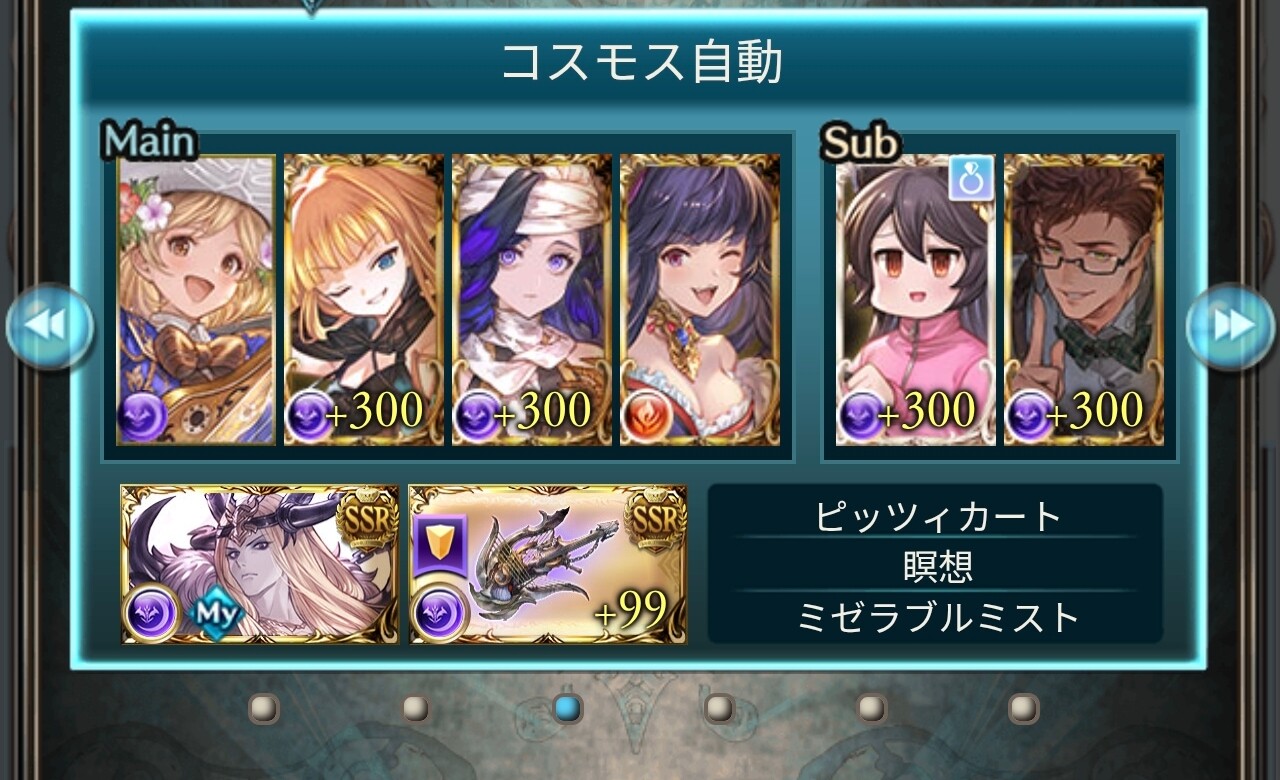Select the winking dark-haired fire character portrait
1280x780 pixels.
700,299
